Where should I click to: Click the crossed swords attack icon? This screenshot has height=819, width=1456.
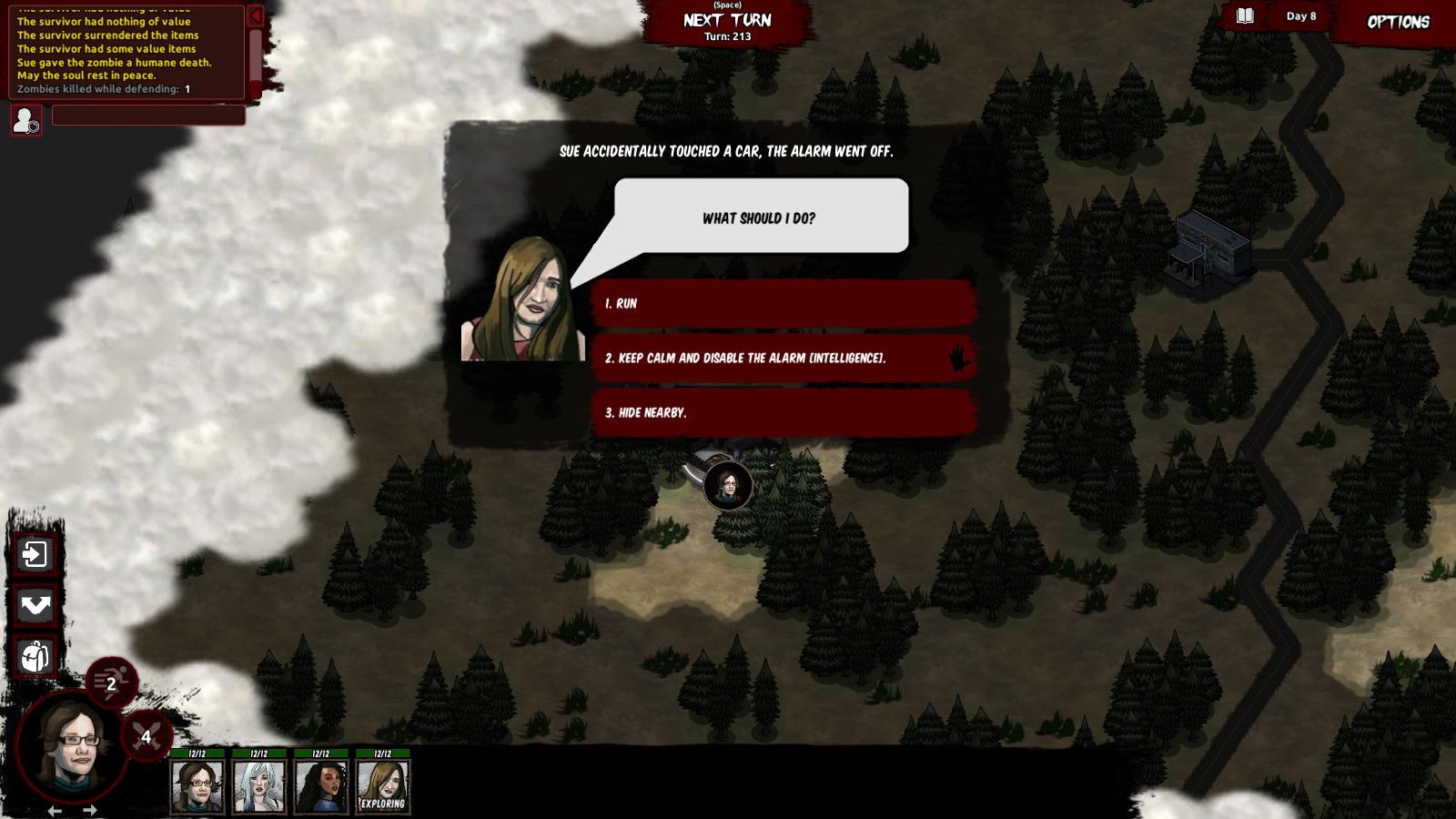pos(146,736)
